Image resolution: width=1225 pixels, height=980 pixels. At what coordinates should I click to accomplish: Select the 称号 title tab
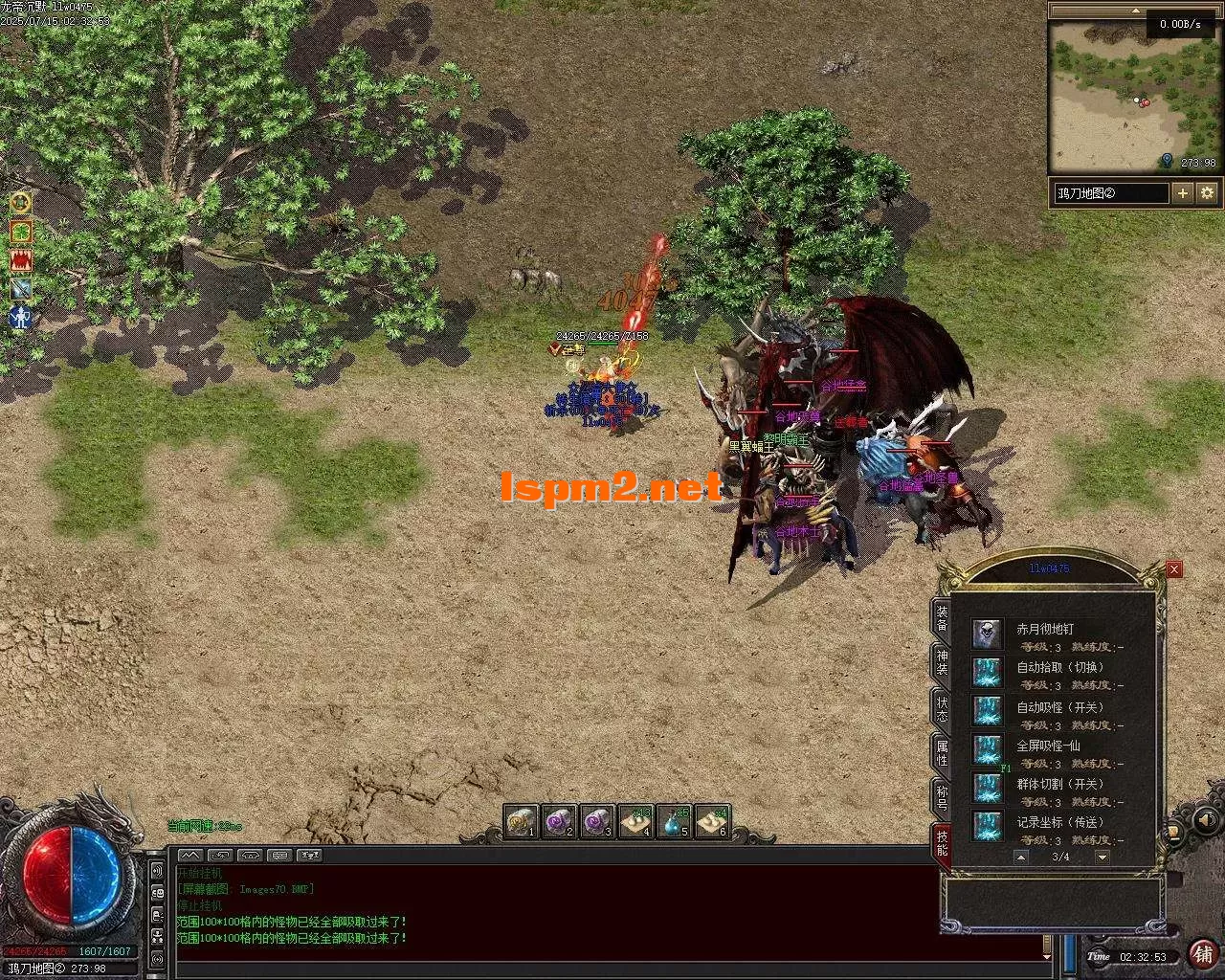click(942, 797)
